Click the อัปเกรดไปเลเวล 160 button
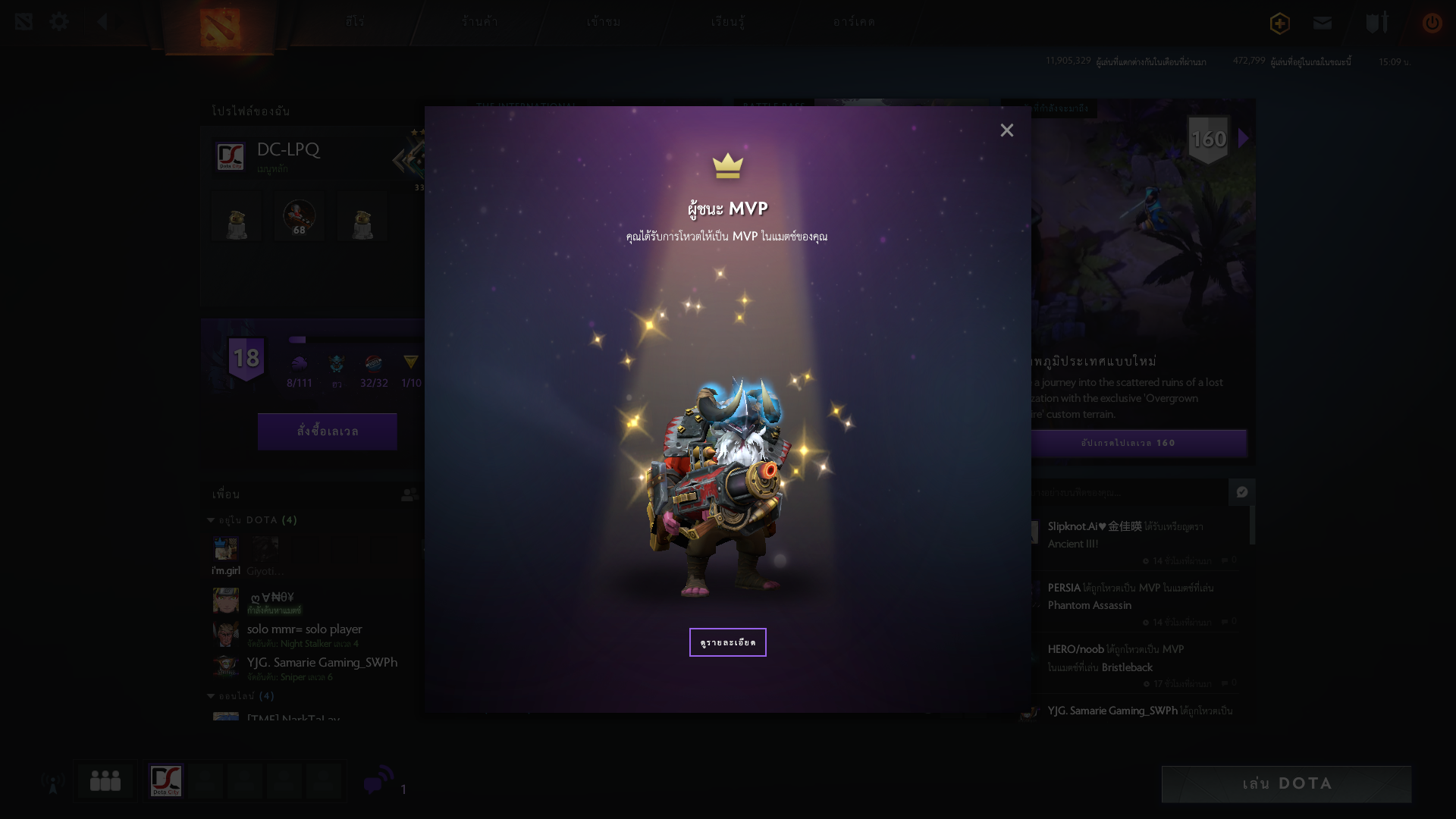This screenshot has width=1456, height=819. (x=1137, y=443)
